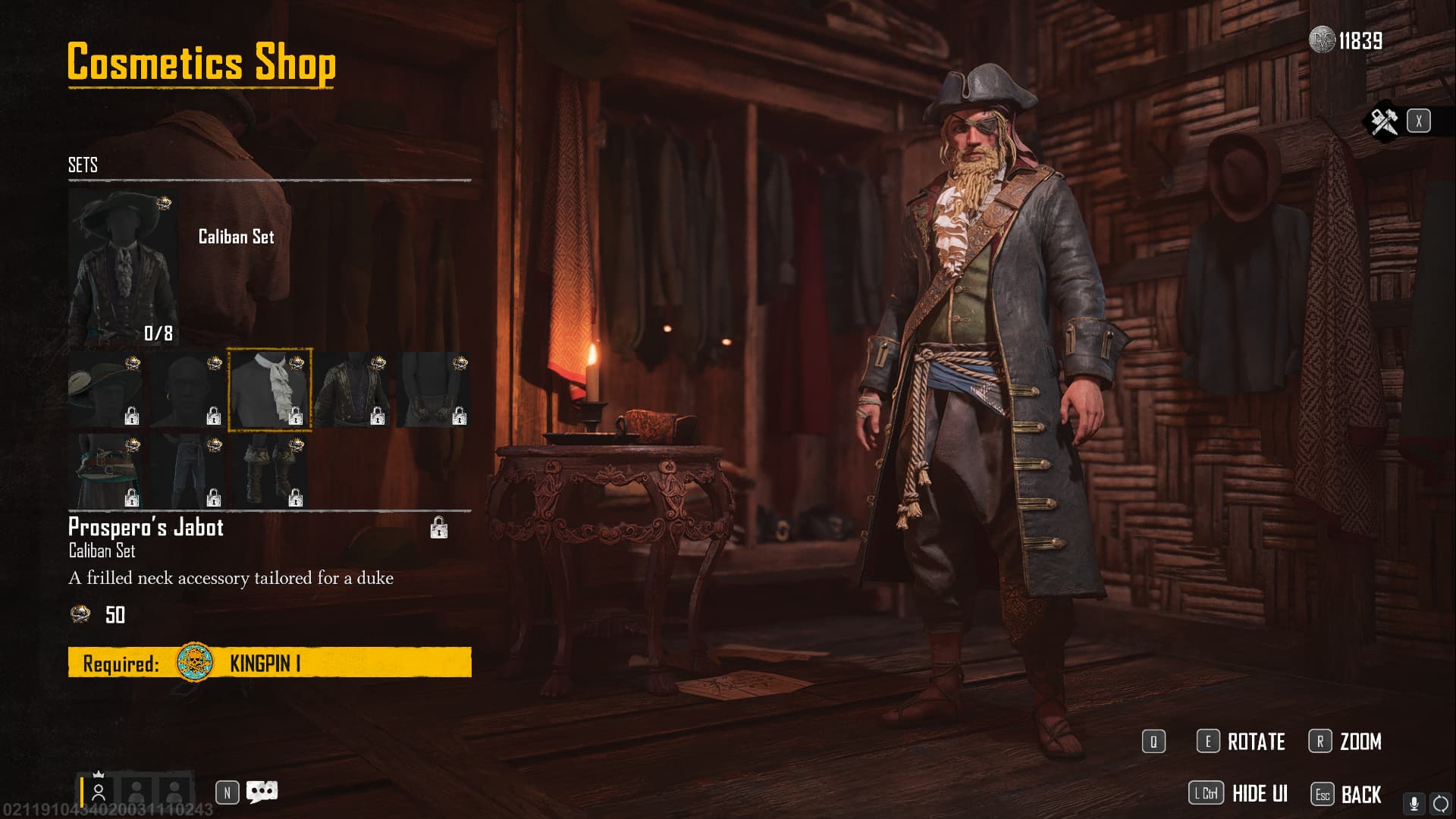Viewport: 1456px width, 819px height.
Task: Choose the earring head item tile
Action: click(187, 390)
